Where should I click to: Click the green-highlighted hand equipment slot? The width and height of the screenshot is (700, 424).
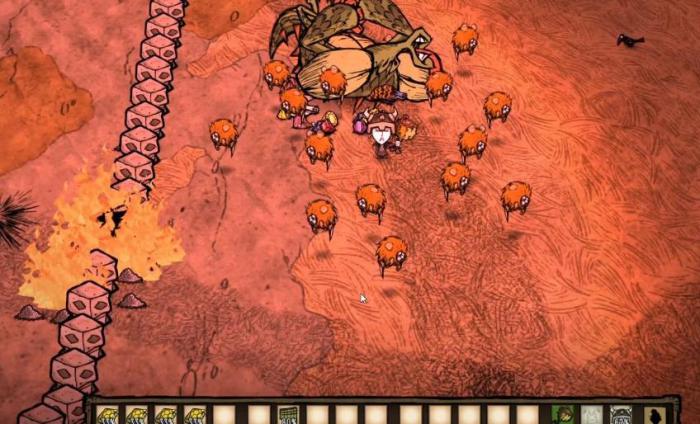(x=562, y=414)
